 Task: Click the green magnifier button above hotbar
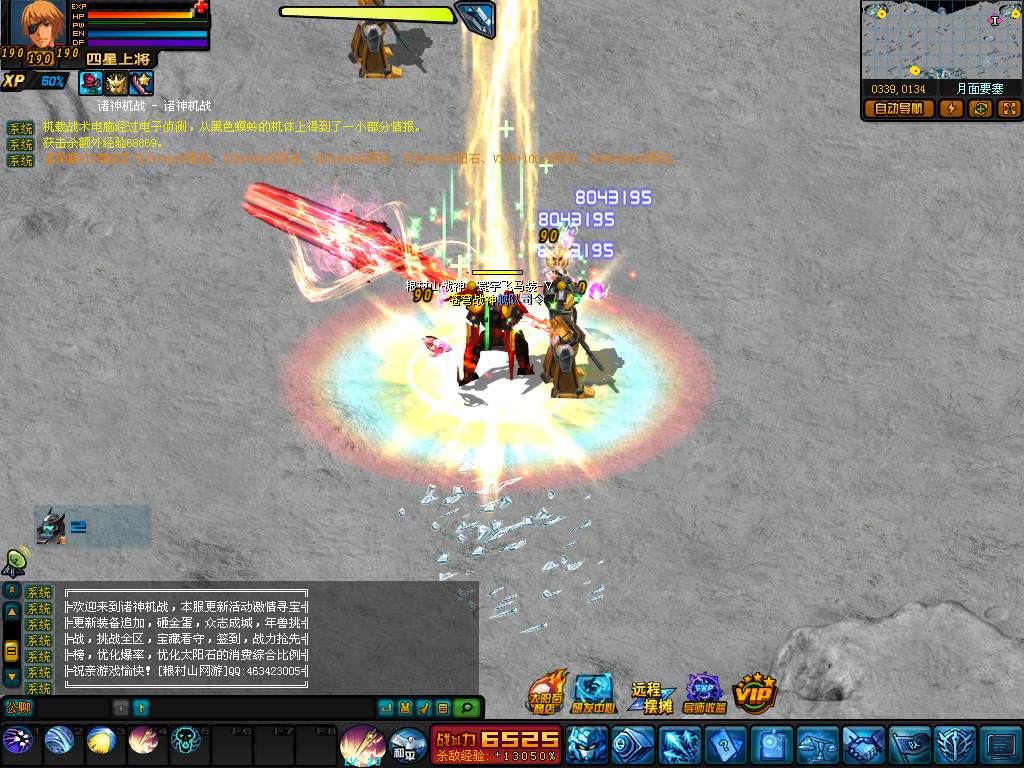click(x=465, y=708)
